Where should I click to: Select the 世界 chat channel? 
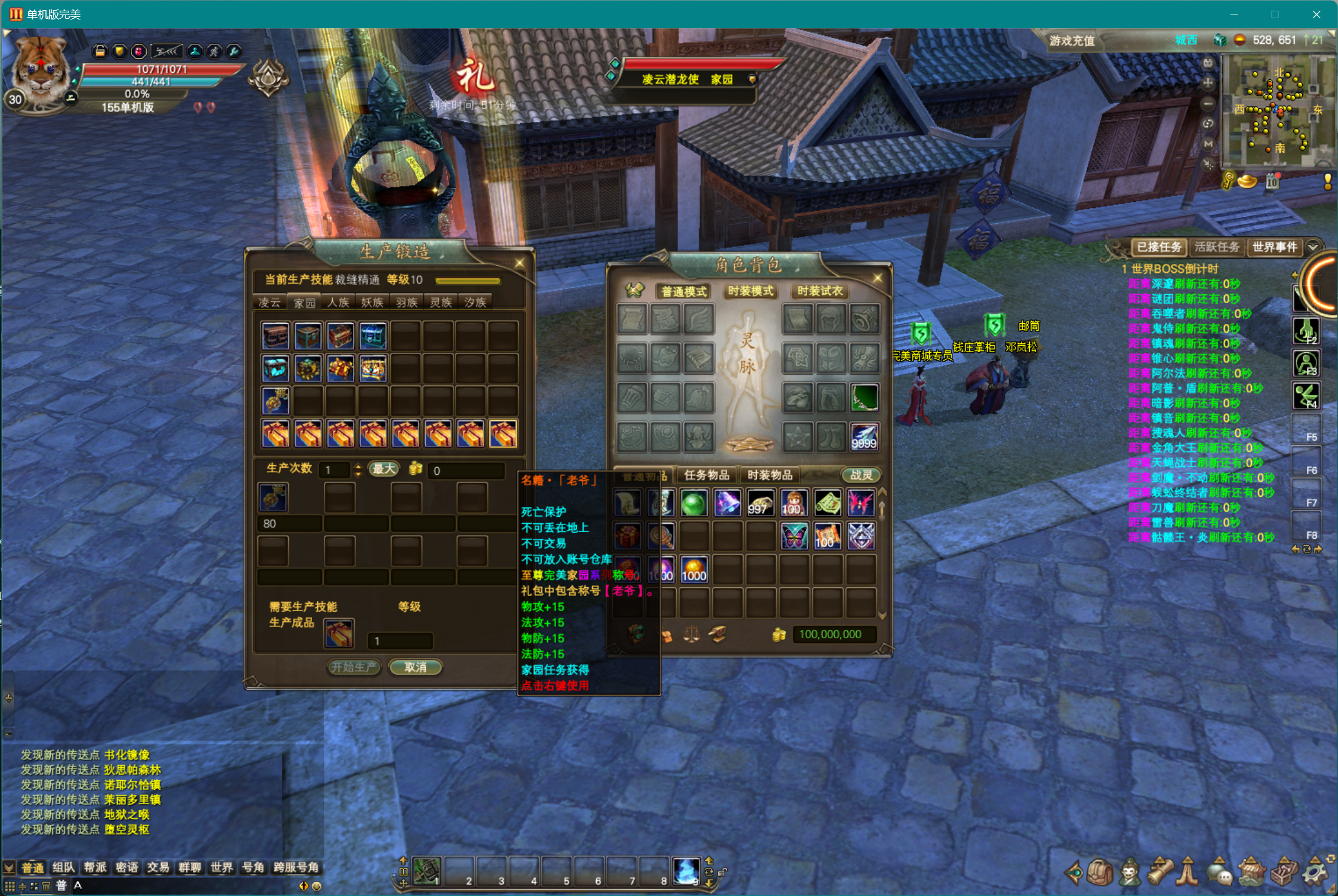(x=221, y=868)
